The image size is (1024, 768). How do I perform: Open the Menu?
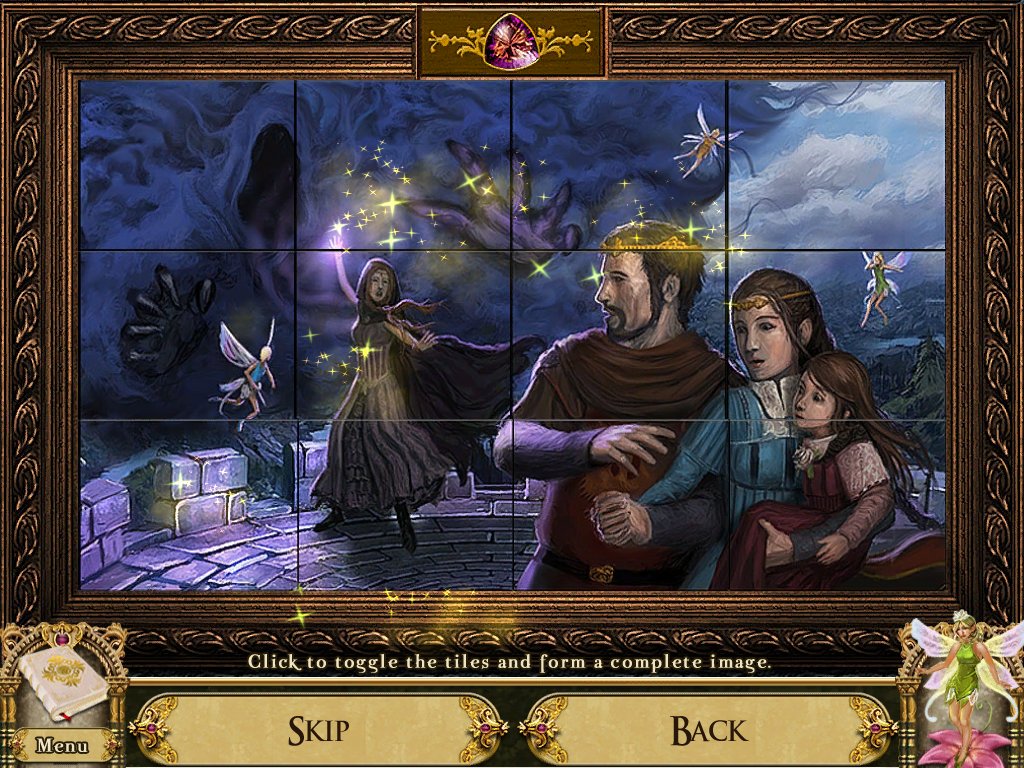click(x=62, y=745)
